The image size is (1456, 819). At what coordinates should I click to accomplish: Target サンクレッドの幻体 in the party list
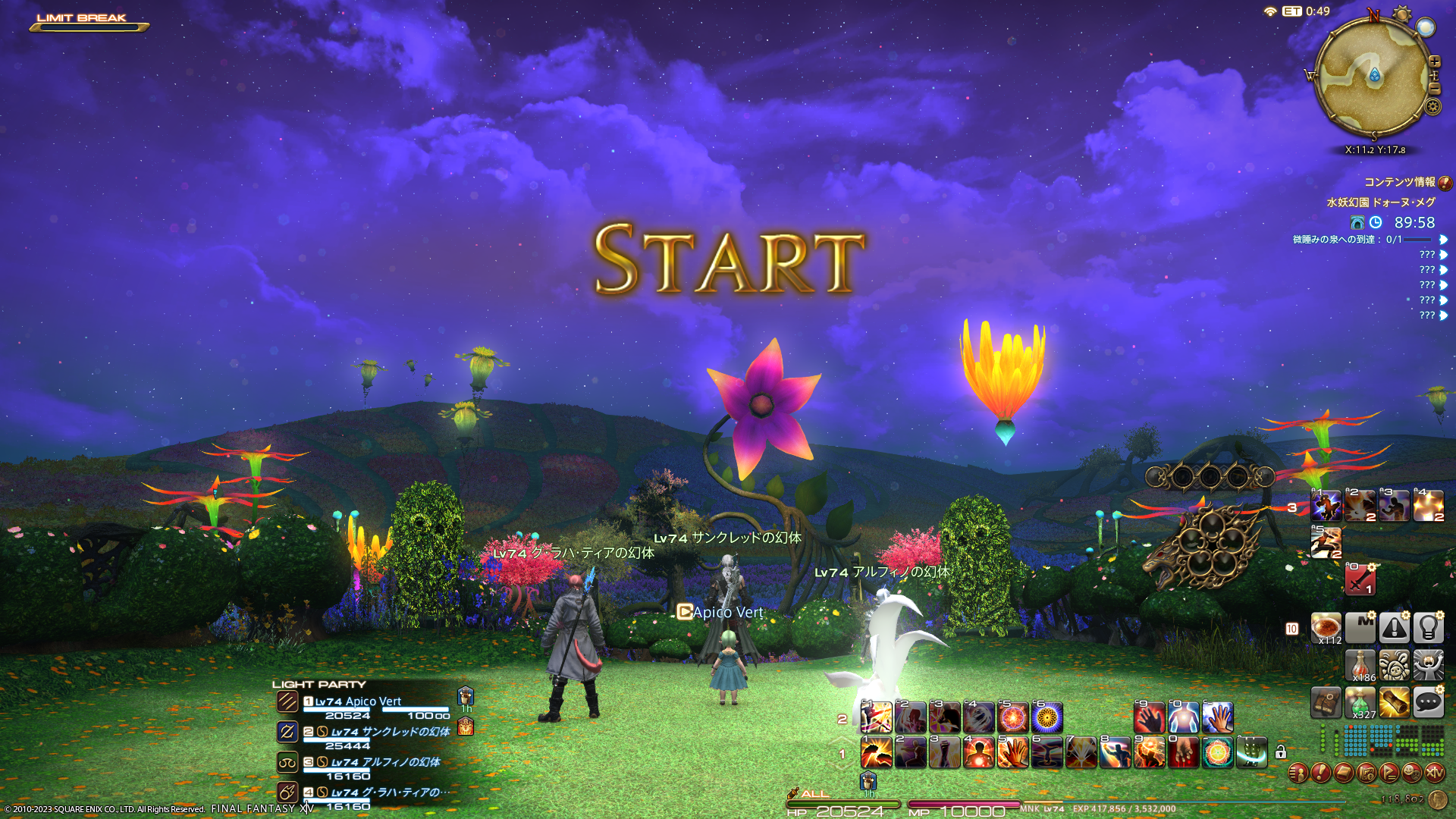pos(390,733)
